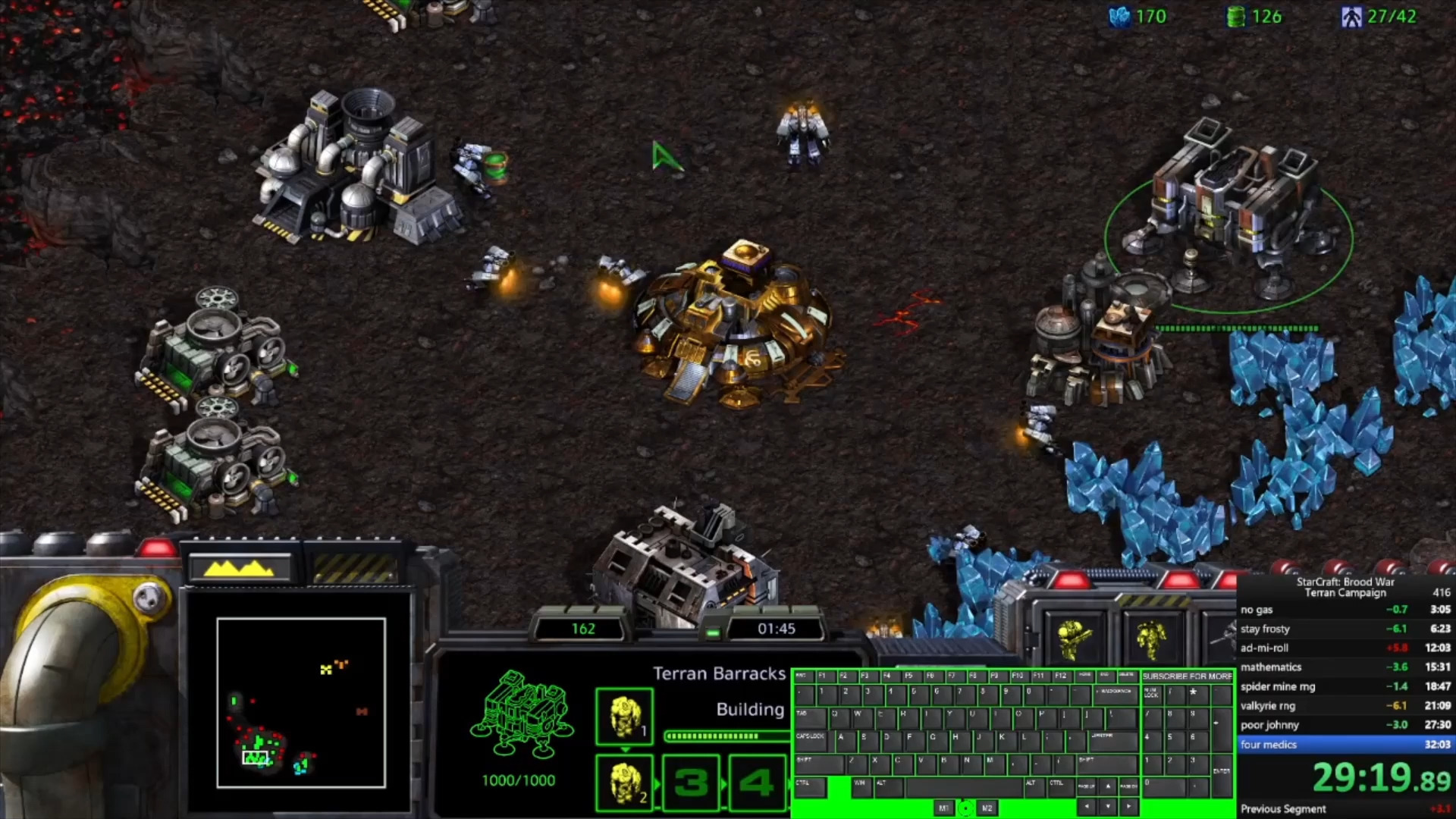Select the second queued unit slot

pos(624,783)
